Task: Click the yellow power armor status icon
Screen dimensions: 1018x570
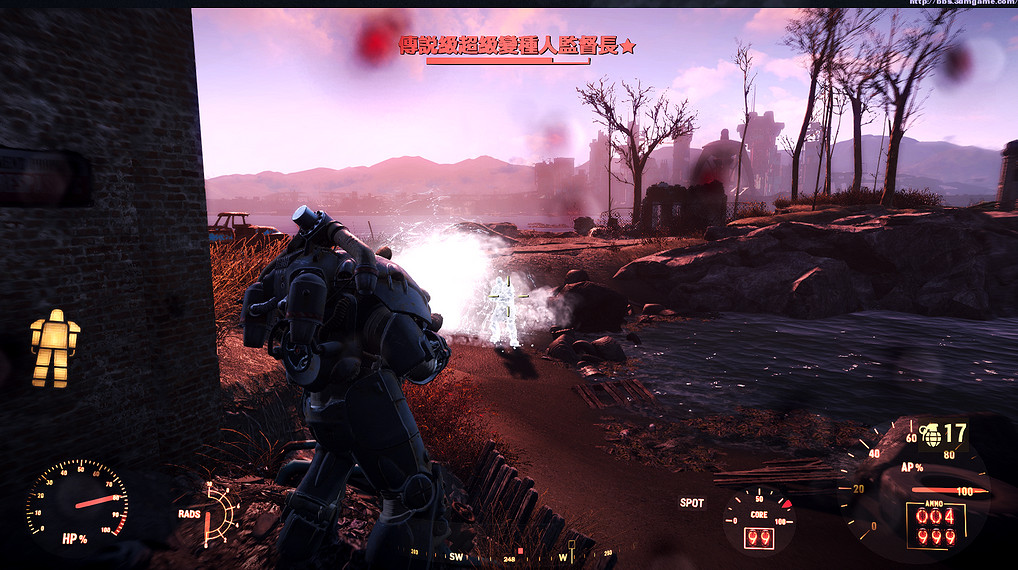Action: click(54, 348)
